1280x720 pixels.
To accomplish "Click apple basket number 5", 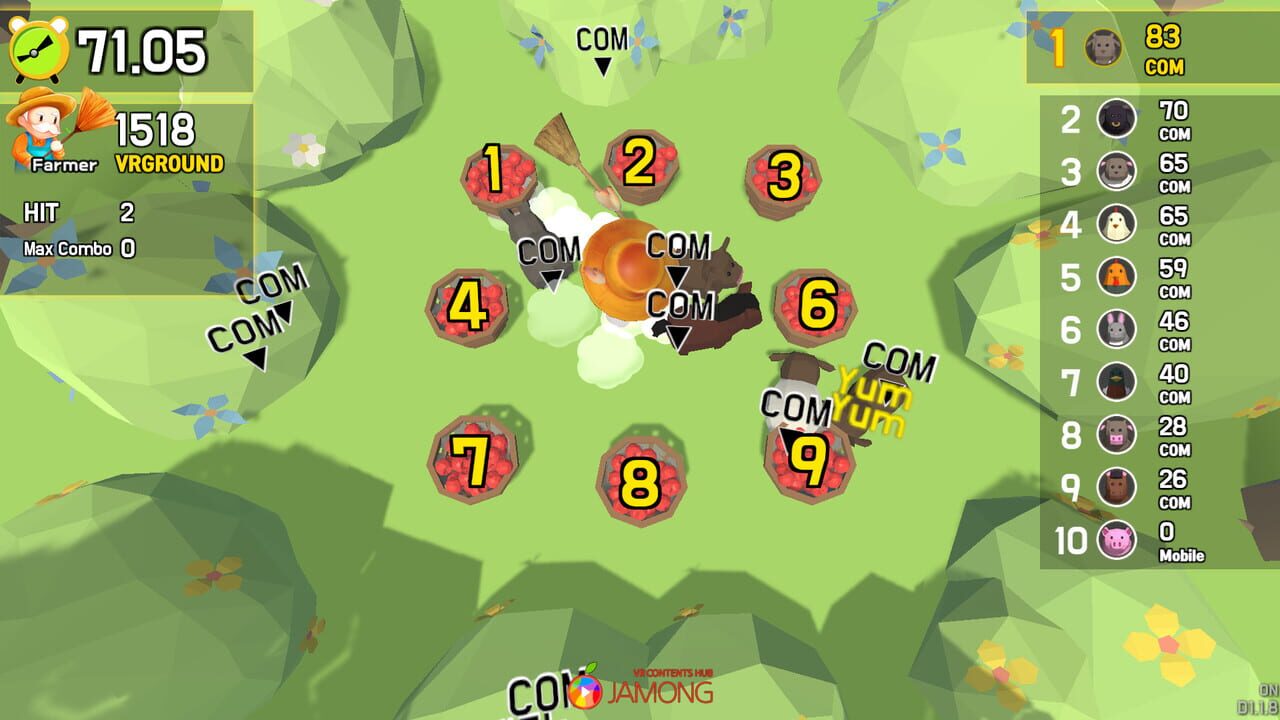I will pyautogui.click(x=620, y=290).
